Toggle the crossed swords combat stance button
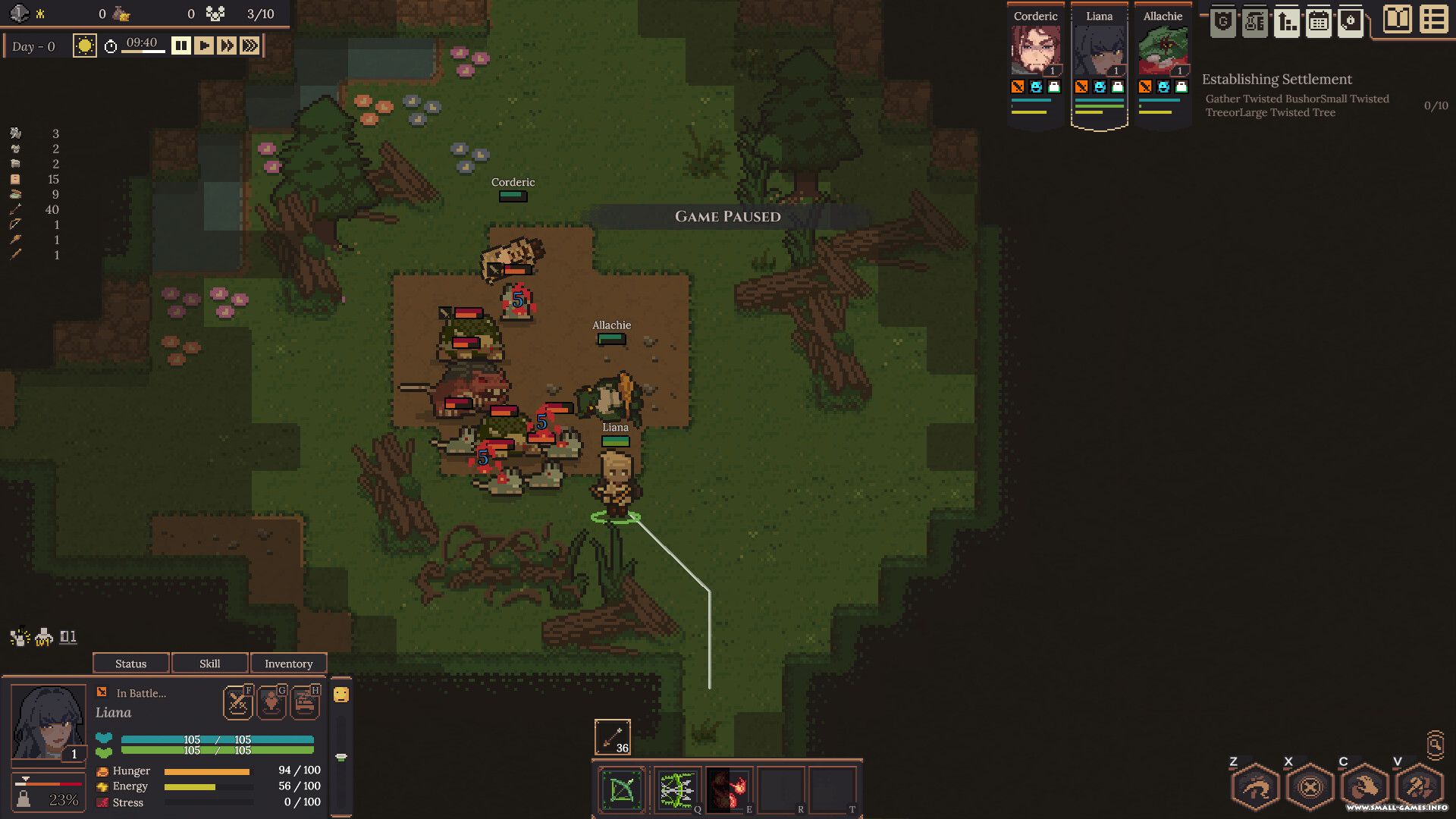Viewport: 1456px width, 819px height. tap(238, 703)
